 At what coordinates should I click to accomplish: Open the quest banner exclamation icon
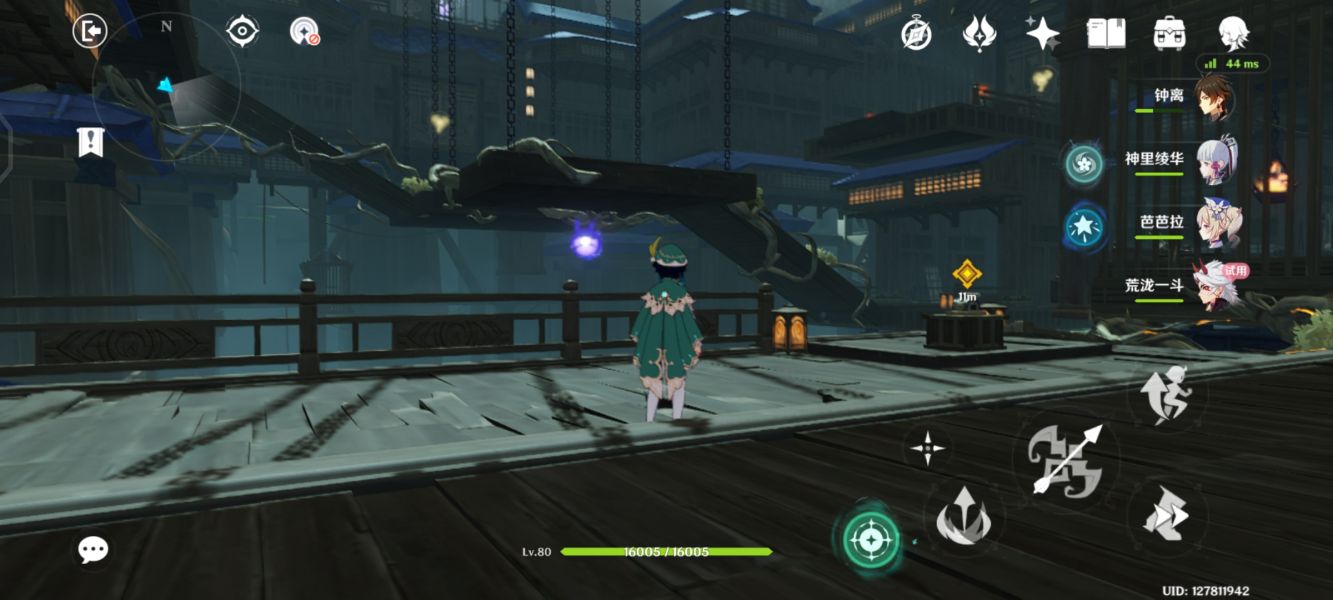coord(90,142)
